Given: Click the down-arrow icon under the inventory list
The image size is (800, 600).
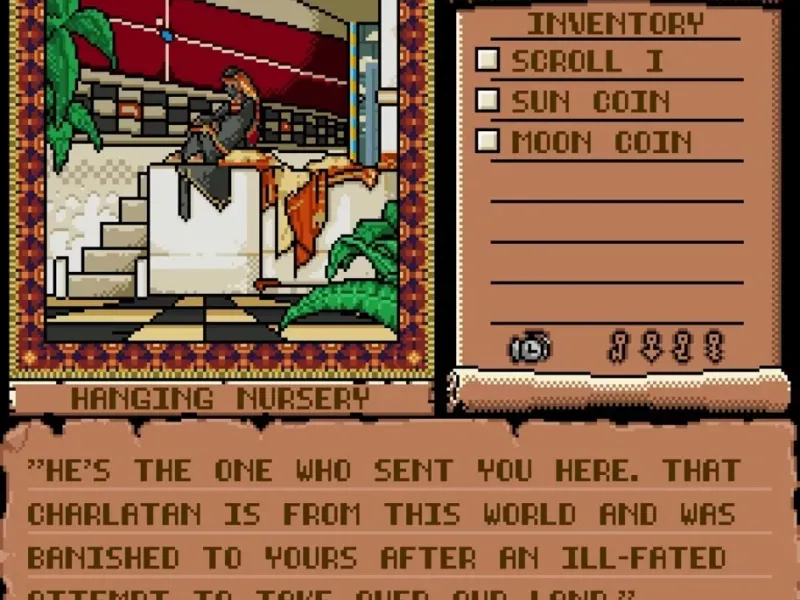Looking at the screenshot, I should (x=652, y=347).
